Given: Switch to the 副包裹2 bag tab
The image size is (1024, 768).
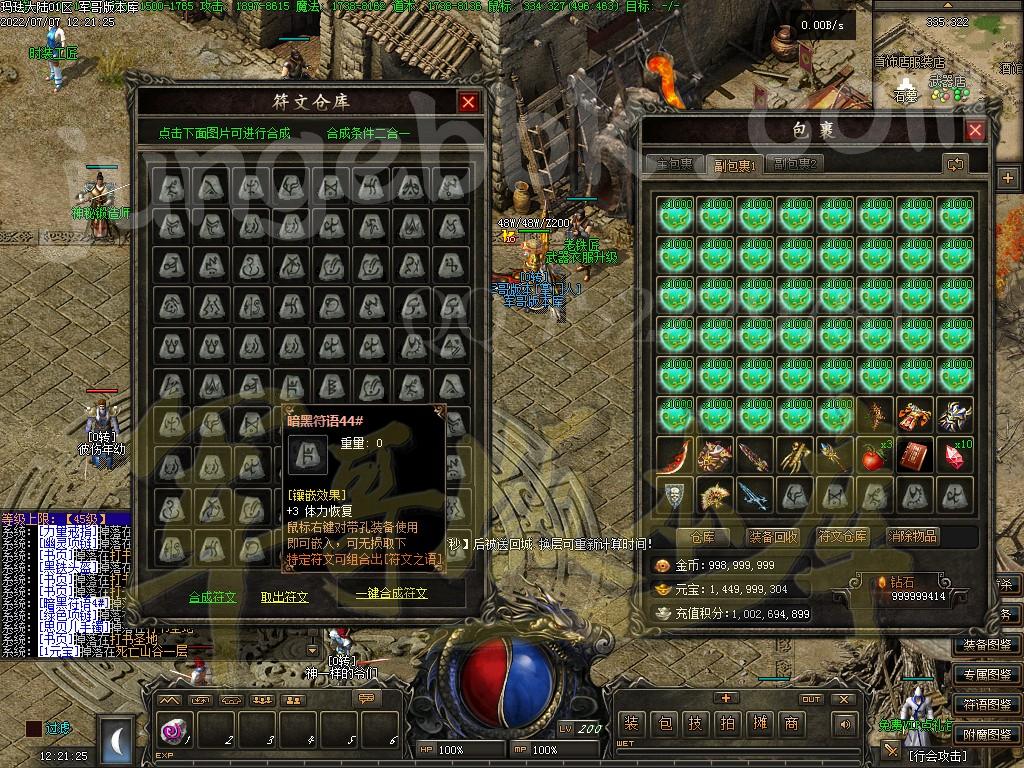Looking at the screenshot, I should point(796,164).
